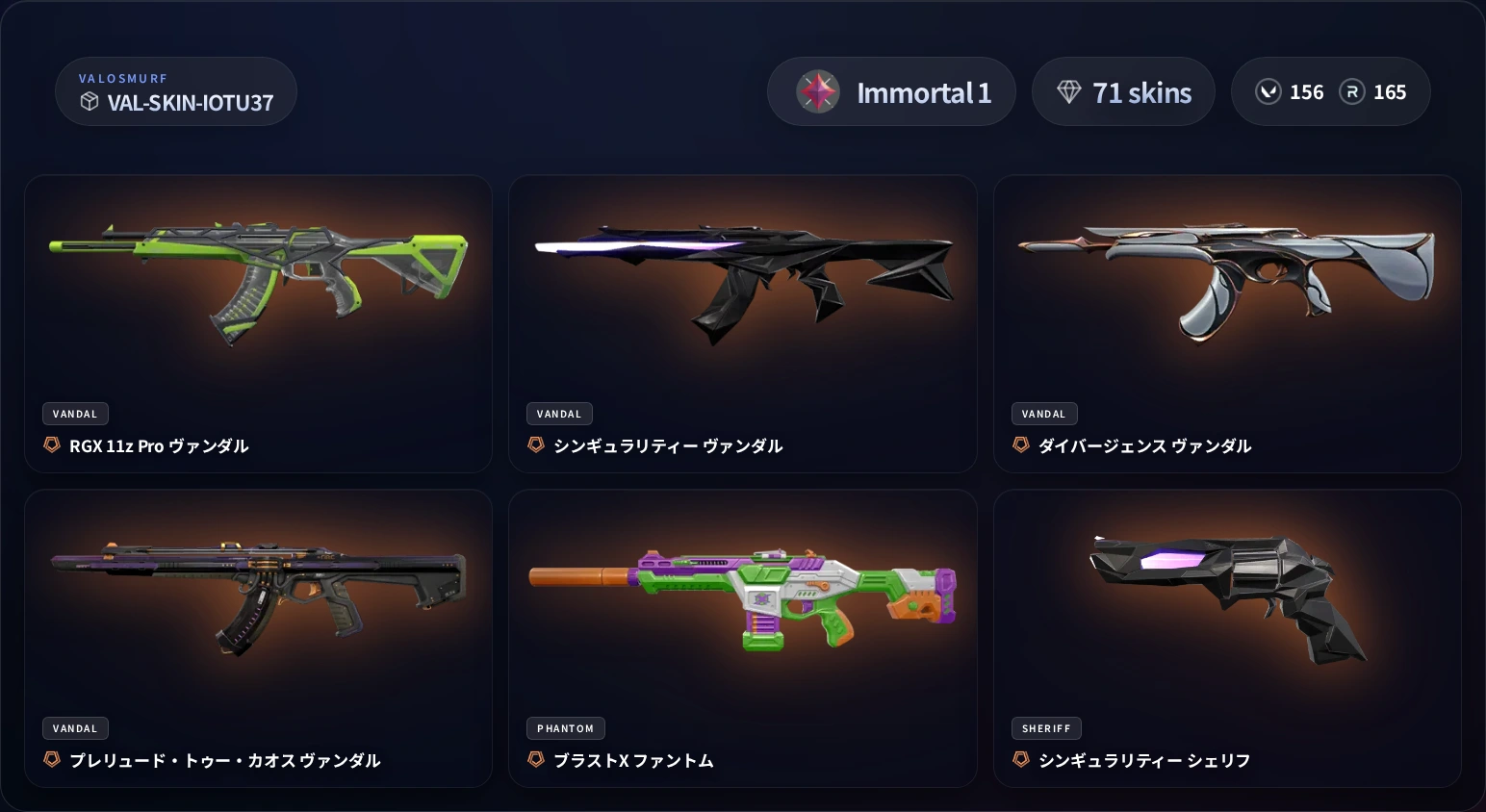Click the hexagon rarity icon beside RGX 11z Pro
The width and height of the screenshot is (1486, 812).
[52, 444]
